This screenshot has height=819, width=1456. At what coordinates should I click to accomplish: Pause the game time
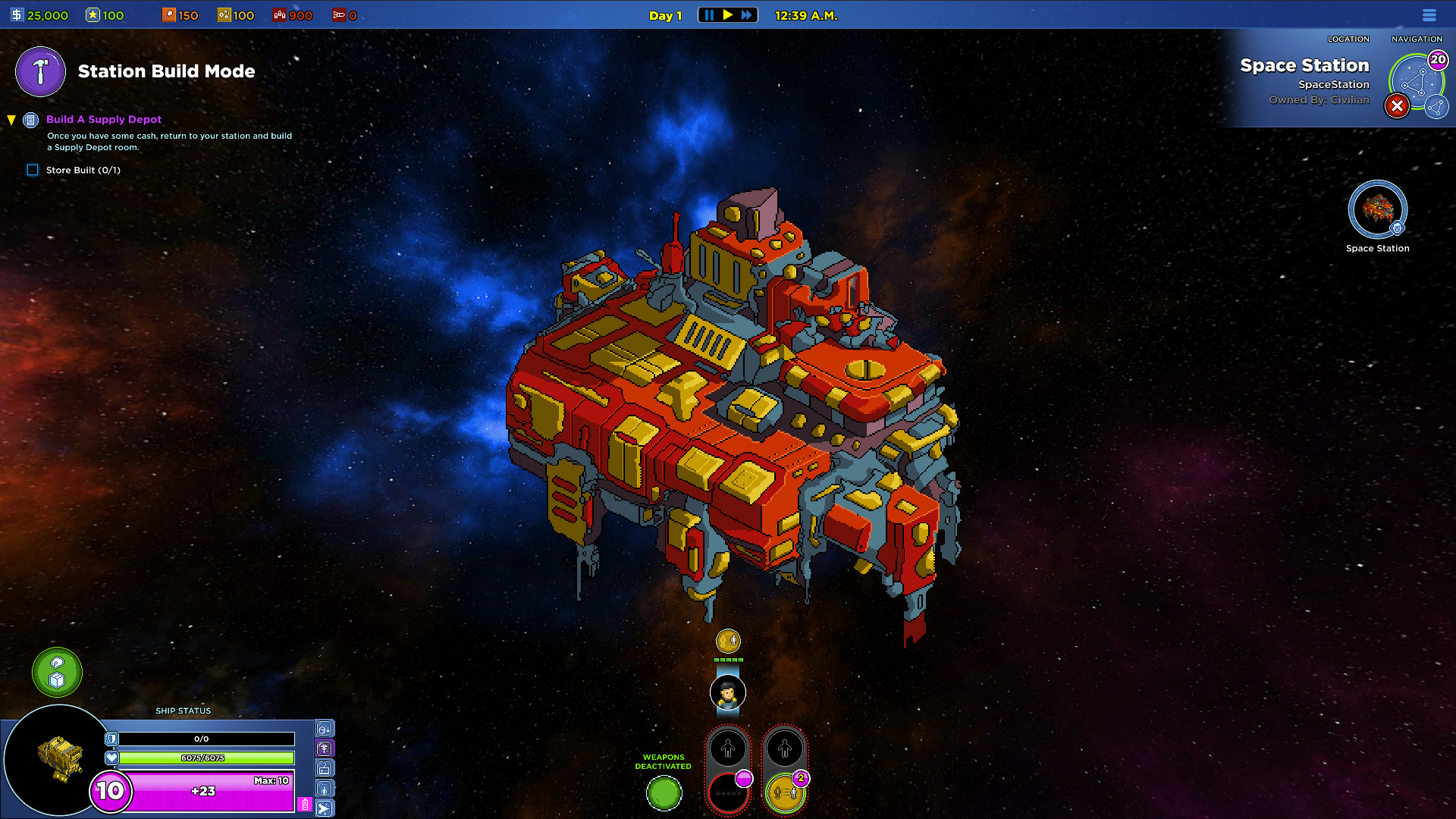tap(709, 15)
